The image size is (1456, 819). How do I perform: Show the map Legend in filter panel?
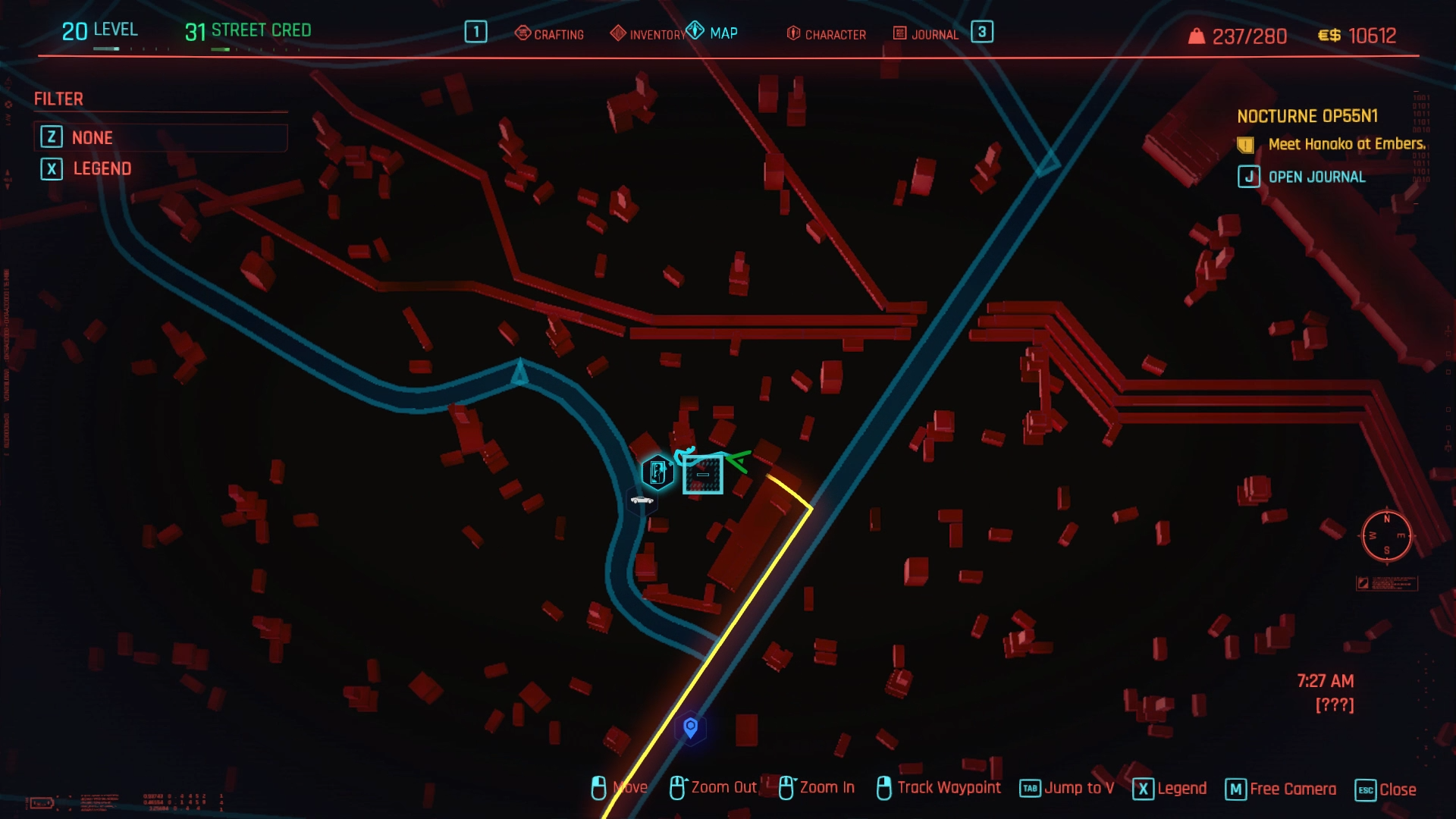coord(102,168)
